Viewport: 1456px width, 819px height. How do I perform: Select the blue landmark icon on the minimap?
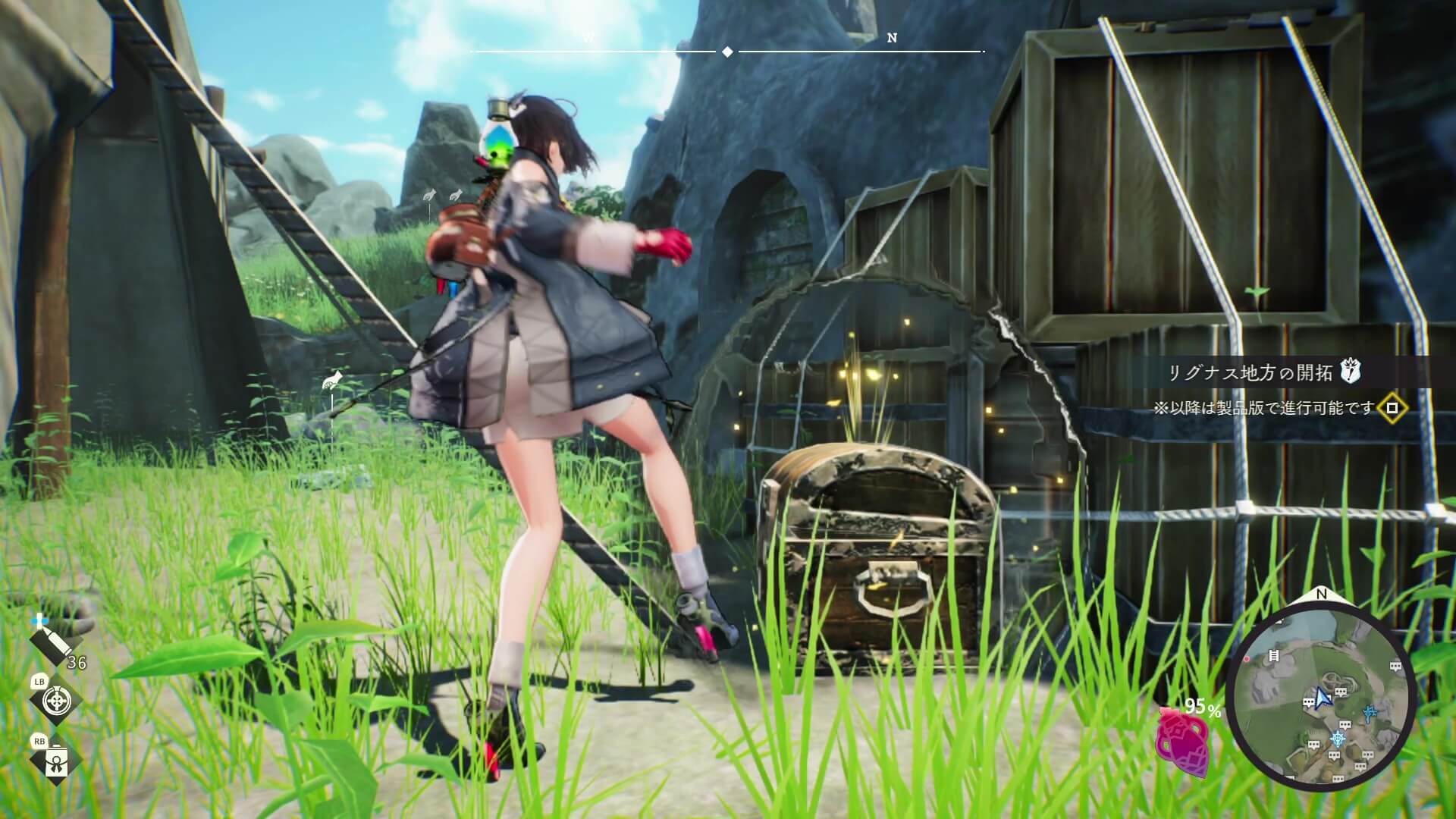1370,712
